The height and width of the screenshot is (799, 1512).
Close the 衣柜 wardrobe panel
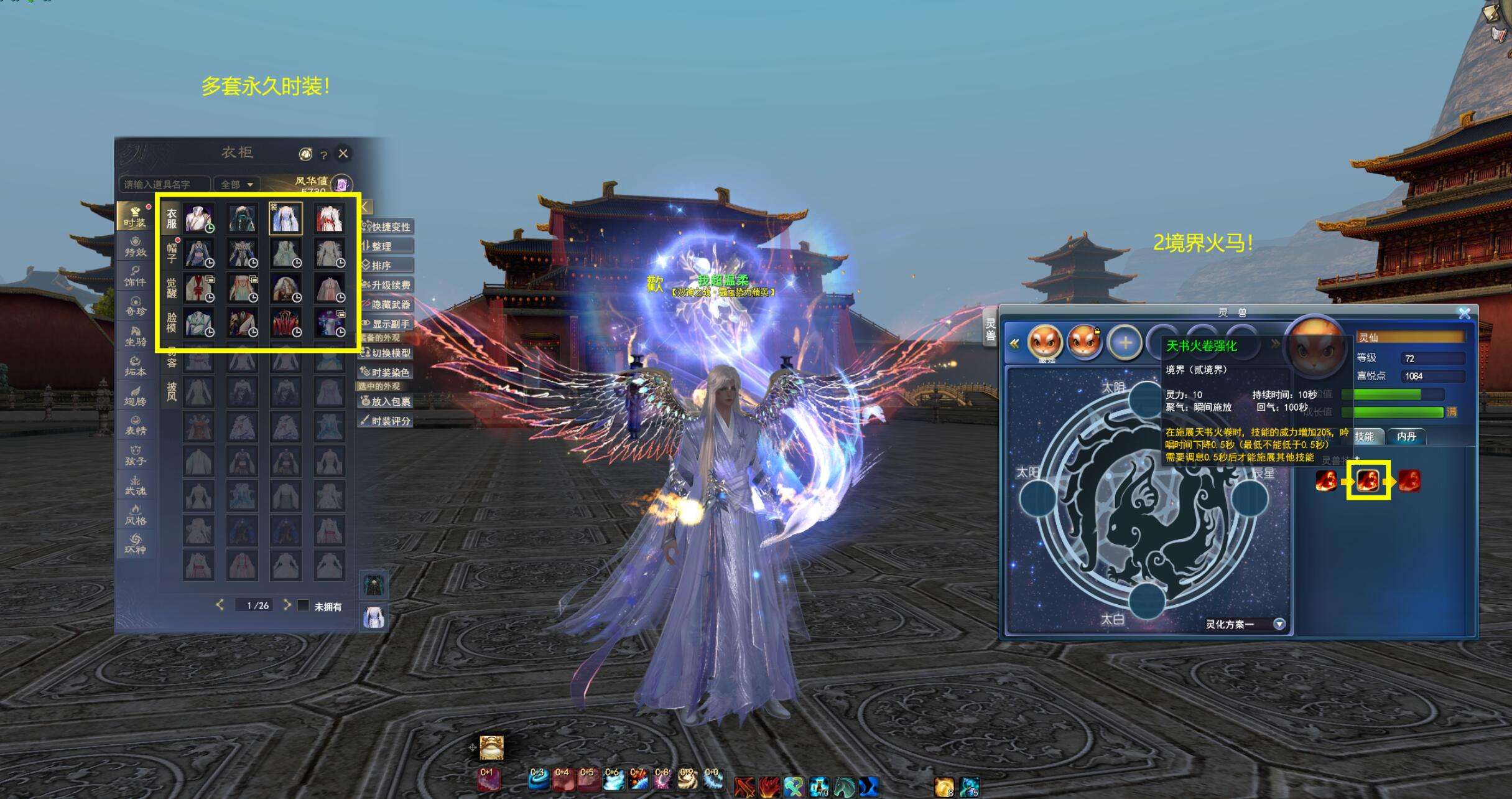pos(343,154)
